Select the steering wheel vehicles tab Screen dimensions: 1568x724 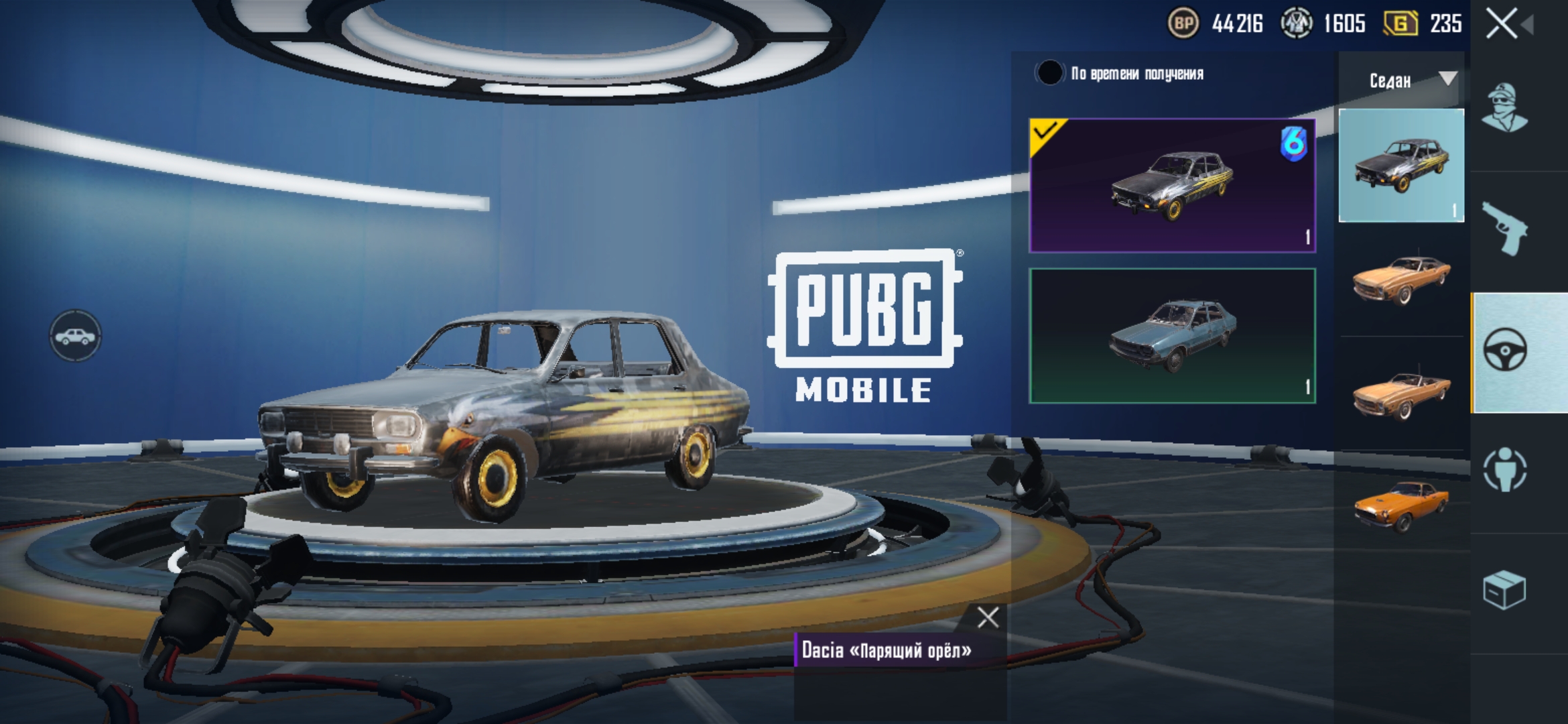tap(1505, 351)
